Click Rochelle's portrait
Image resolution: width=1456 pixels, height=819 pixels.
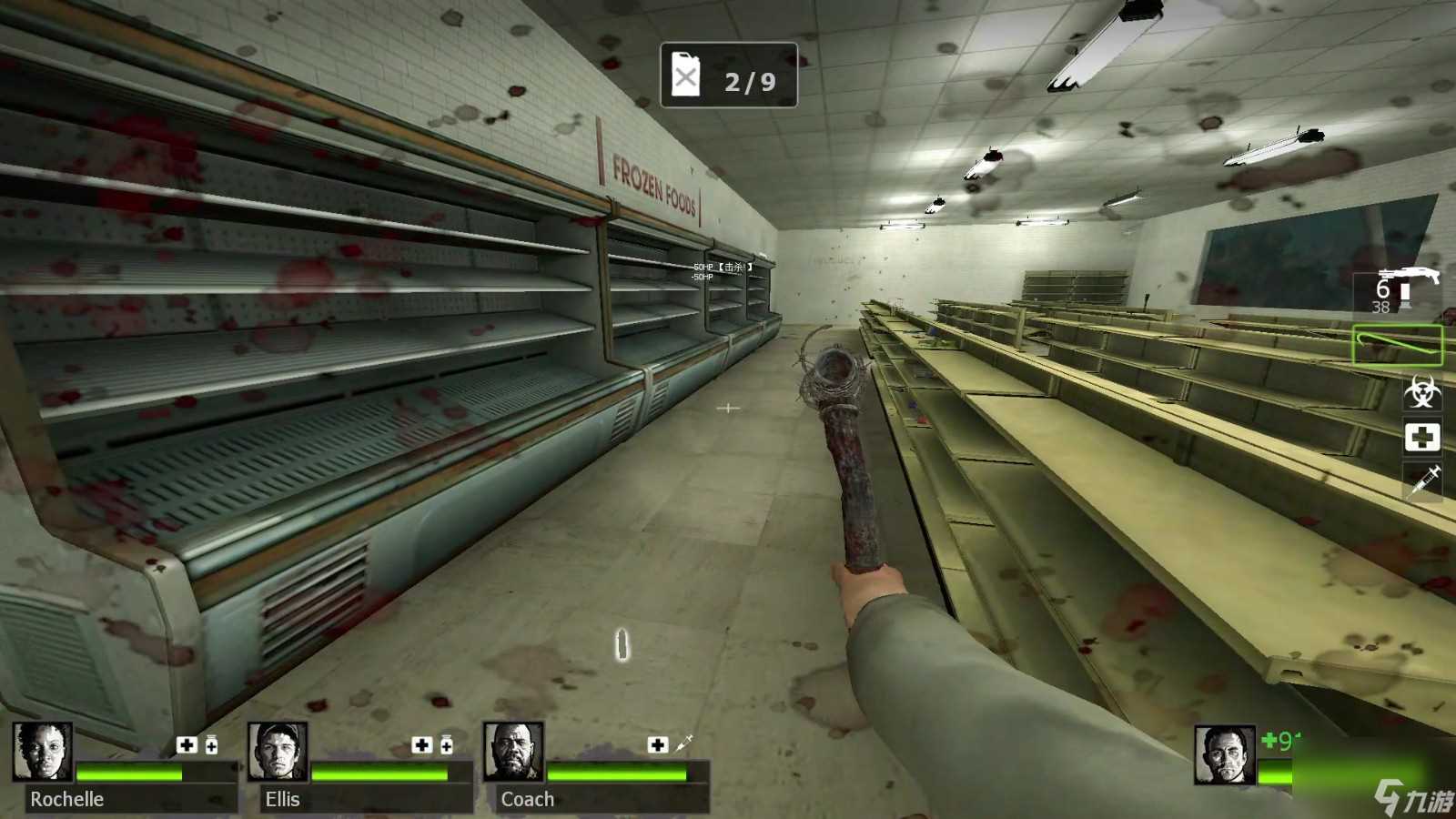point(42,752)
